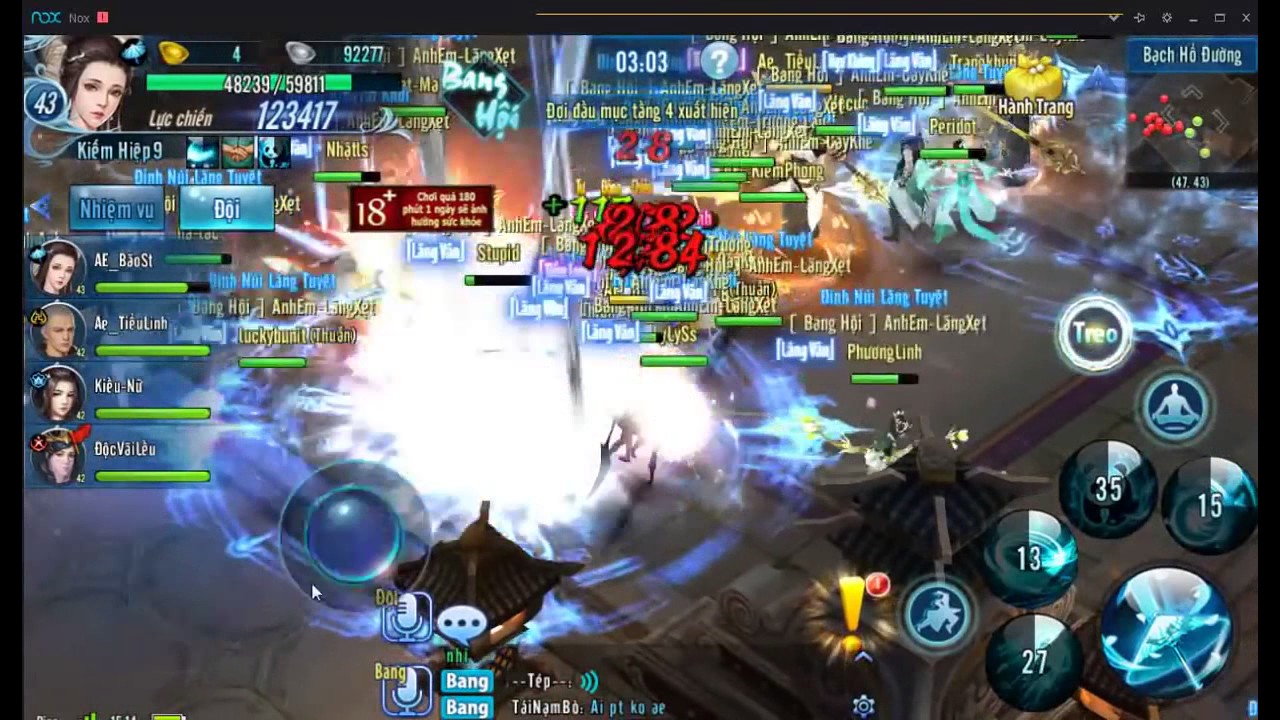Activate the meditation pose button
The image size is (1280, 720).
click(x=1176, y=406)
